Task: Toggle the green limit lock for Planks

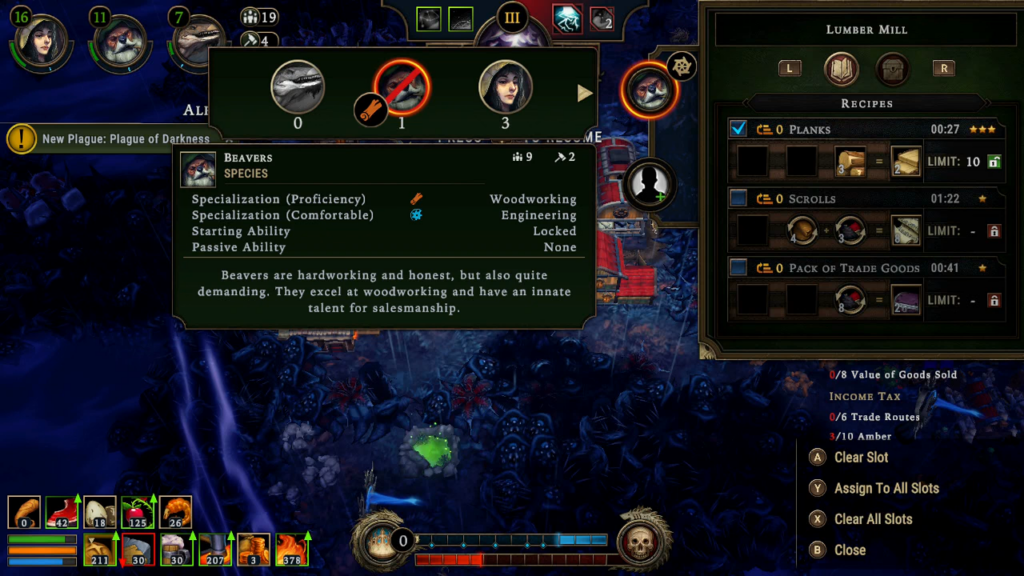Action: point(994,162)
